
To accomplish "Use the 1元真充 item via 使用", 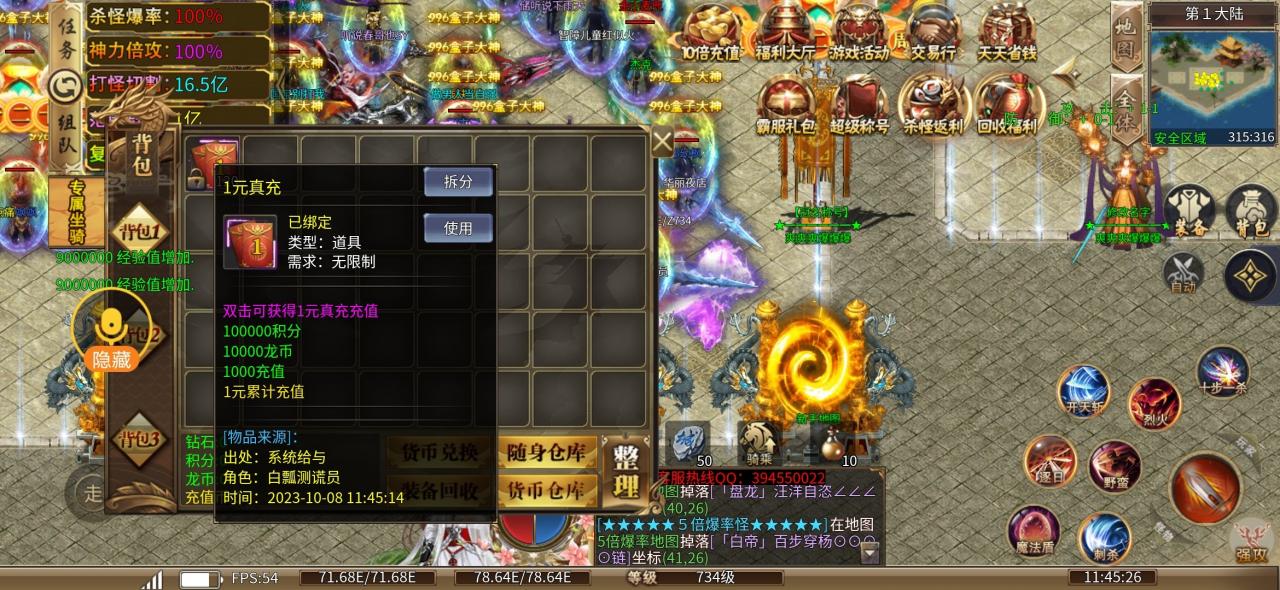I will click(458, 227).
